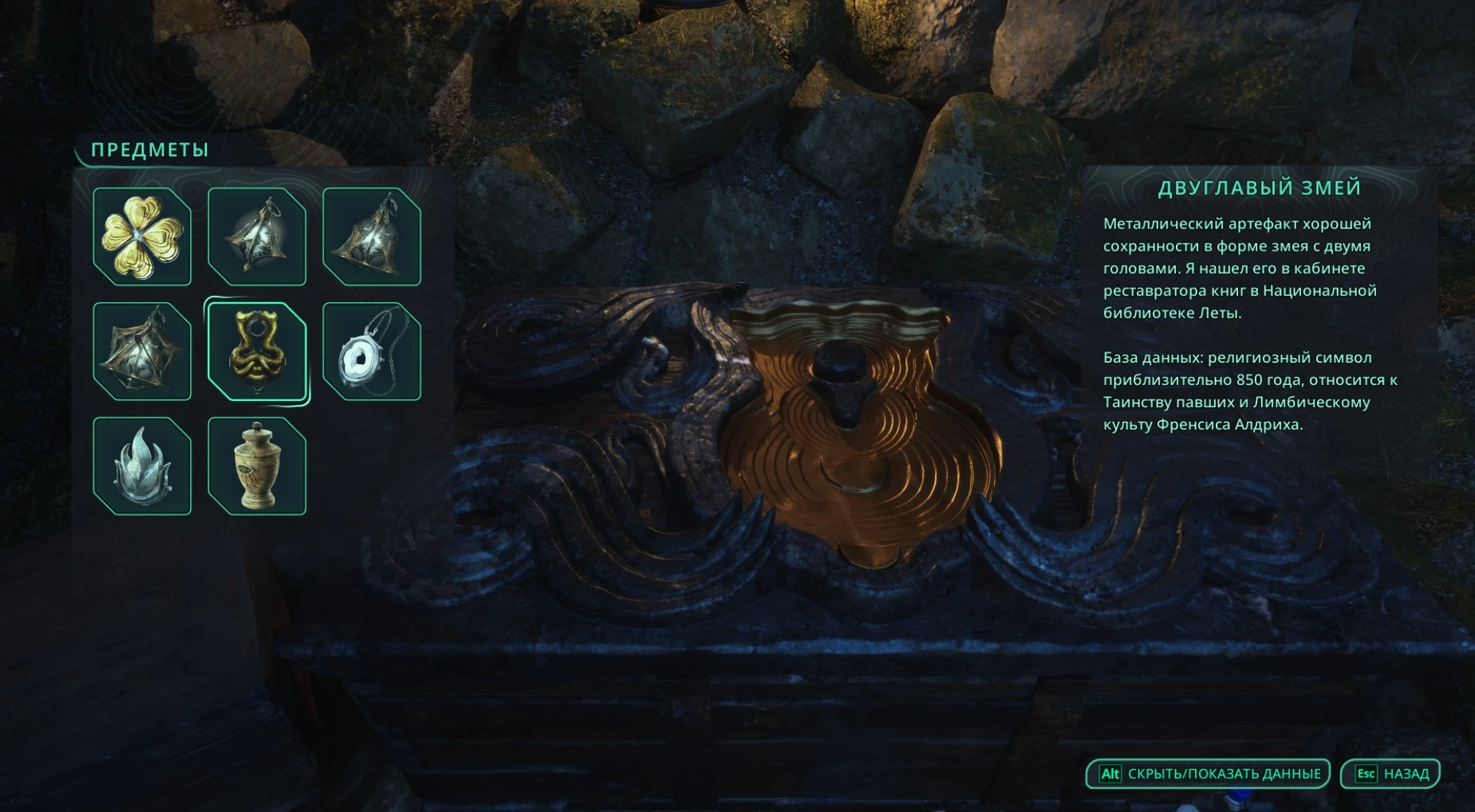Image resolution: width=1475 pixels, height=812 pixels.
Task: Go back with the НАЗАД button
Action: click(x=1390, y=774)
